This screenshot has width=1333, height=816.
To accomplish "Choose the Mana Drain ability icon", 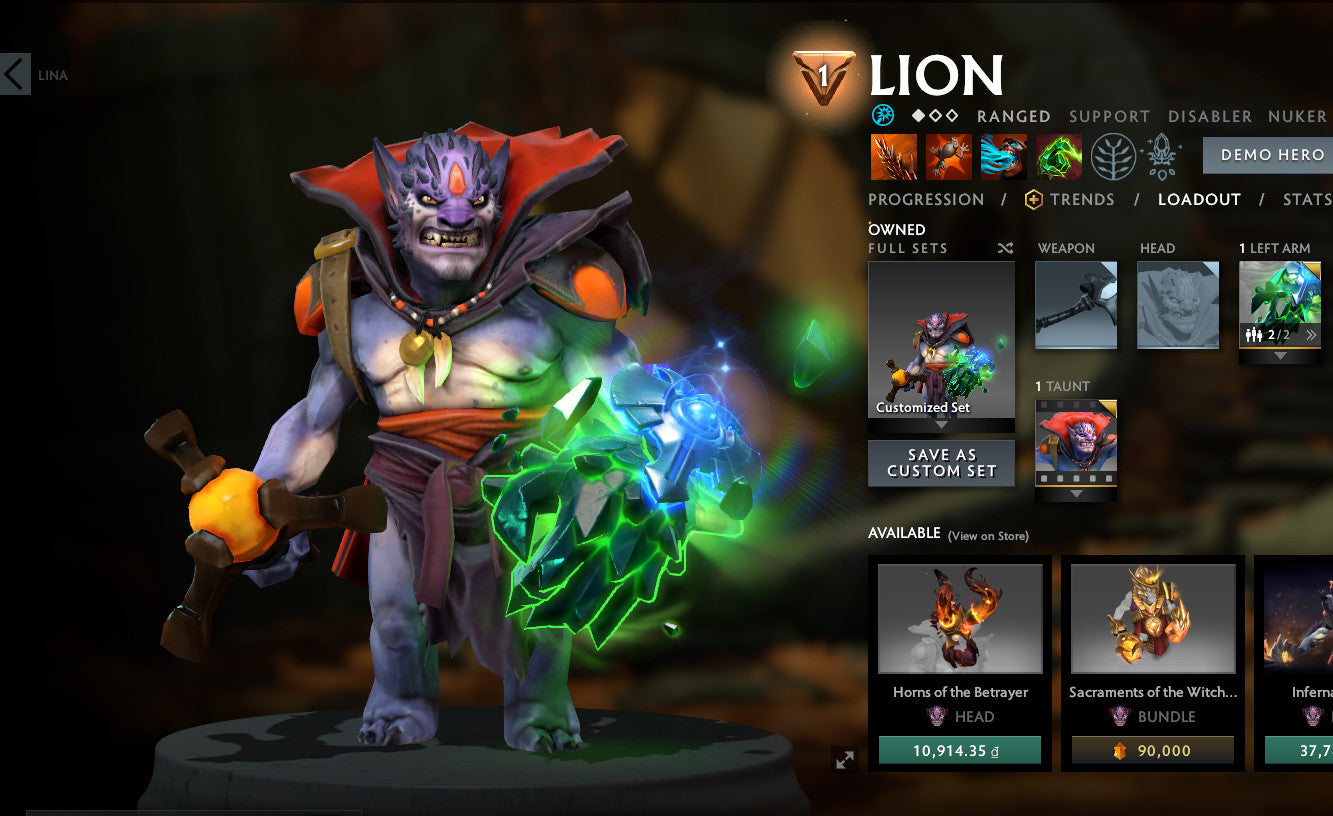I will pos(1004,157).
